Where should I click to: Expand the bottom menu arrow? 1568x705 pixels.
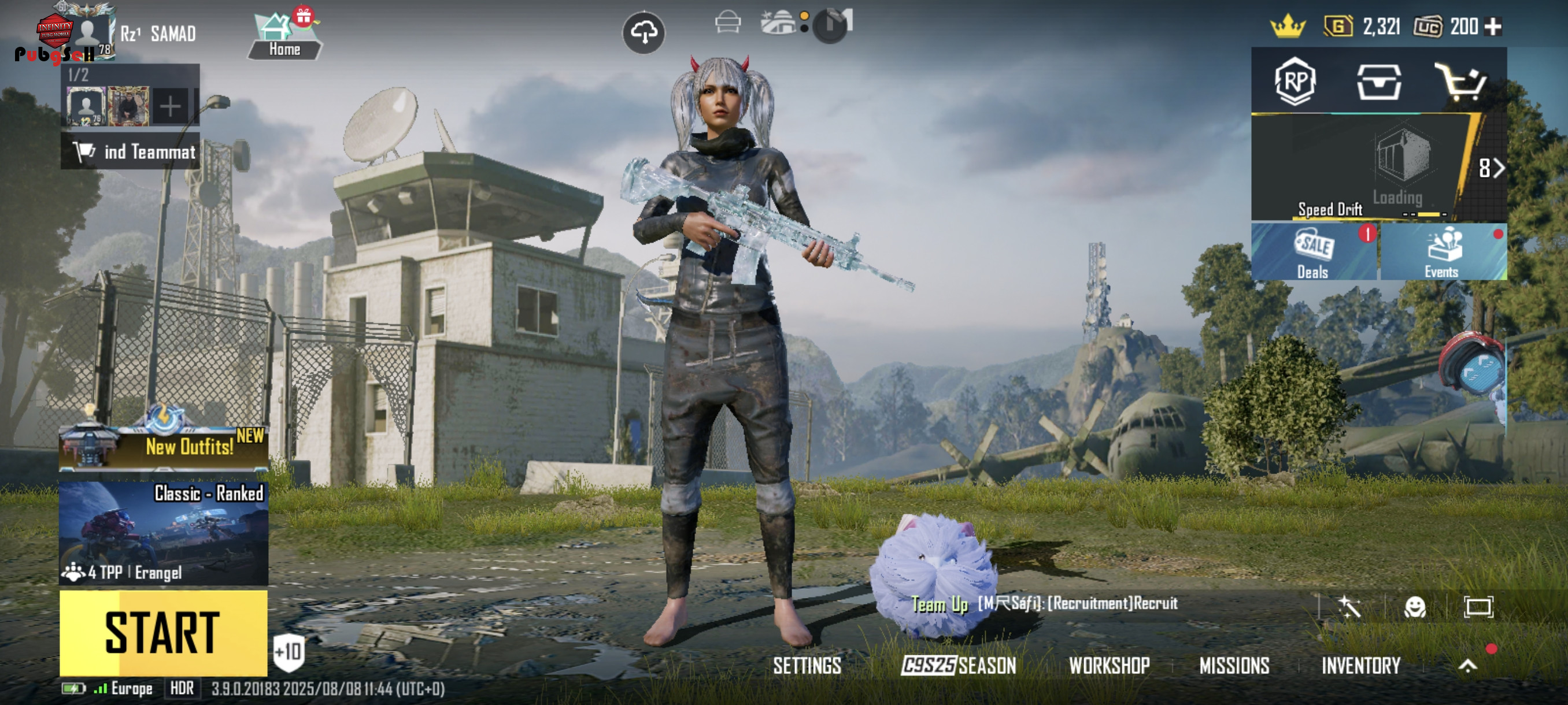(x=1467, y=666)
